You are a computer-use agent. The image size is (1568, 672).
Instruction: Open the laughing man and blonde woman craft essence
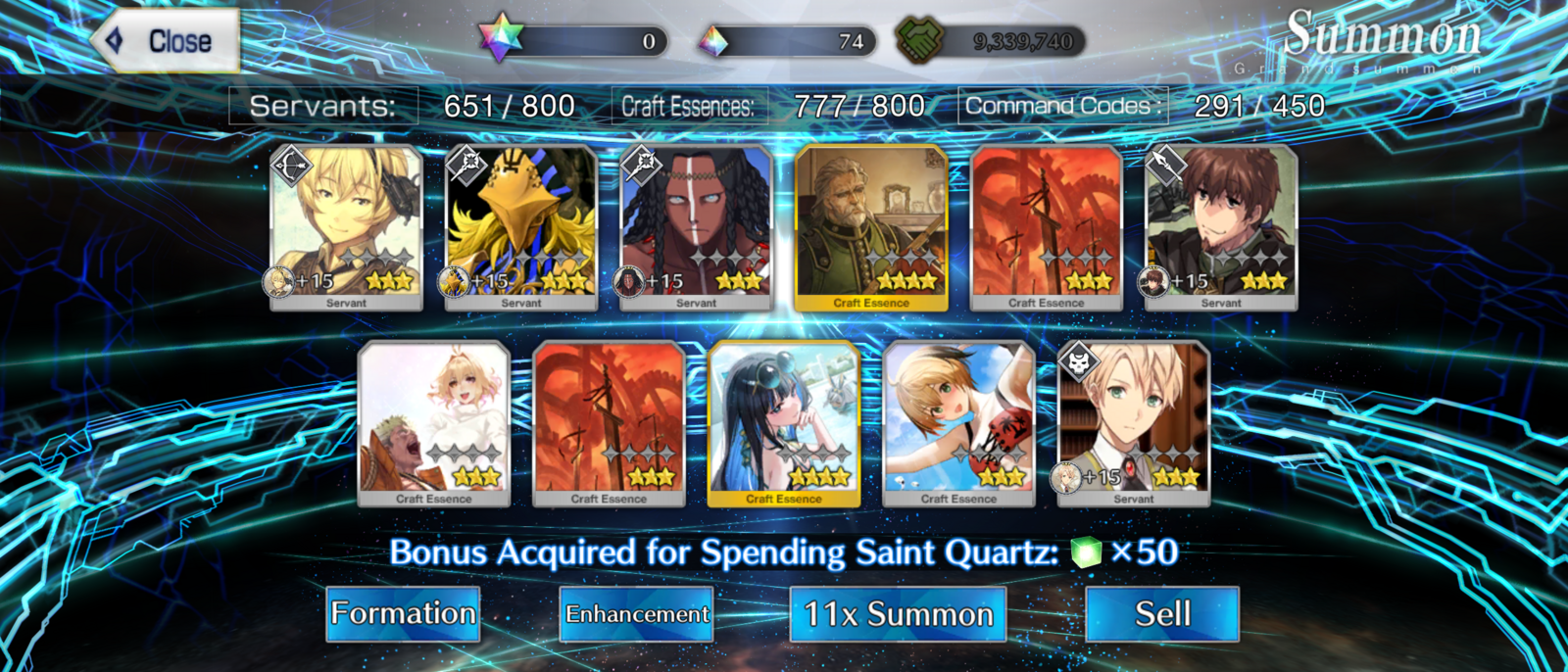[434, 423]
